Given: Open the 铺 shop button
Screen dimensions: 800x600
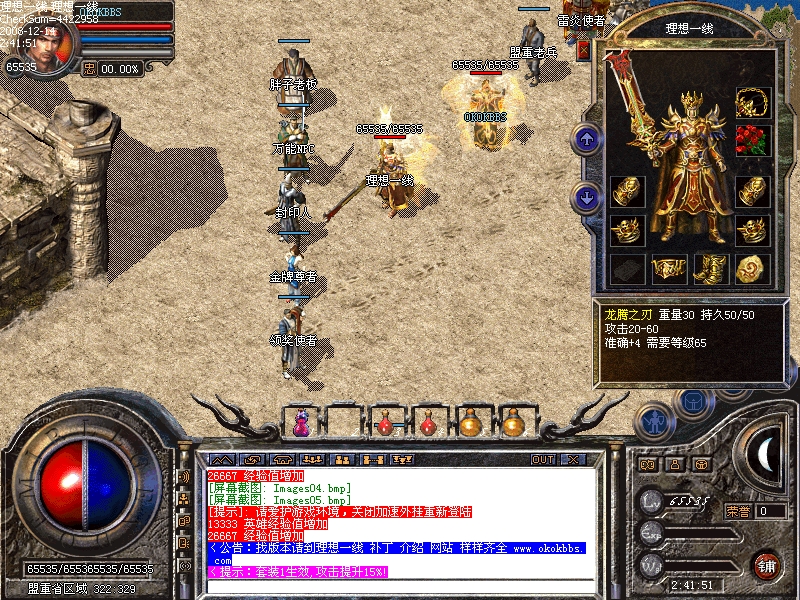Looking at the screenshot, I should tap(767, 564).
